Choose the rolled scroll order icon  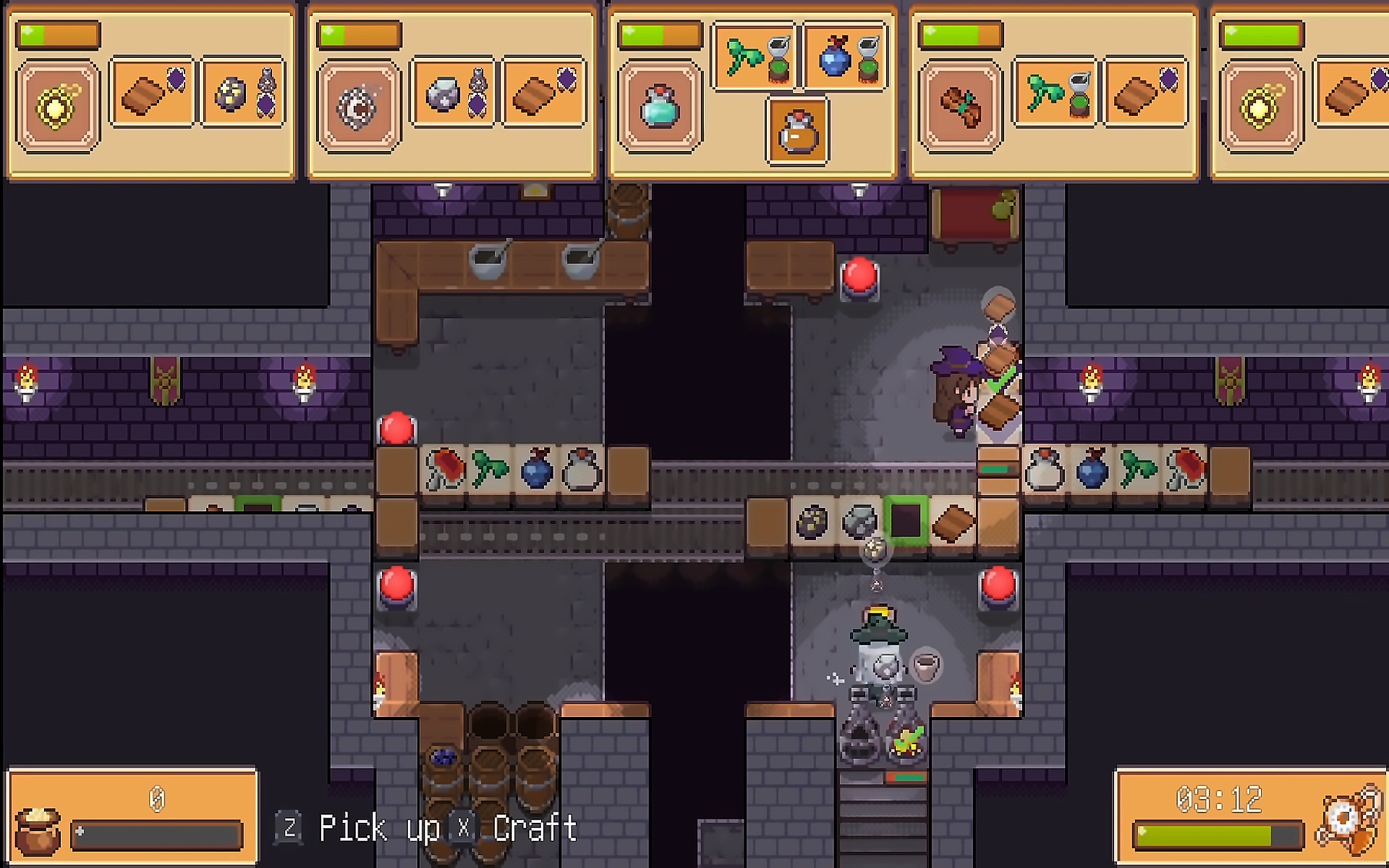[961, 106]
